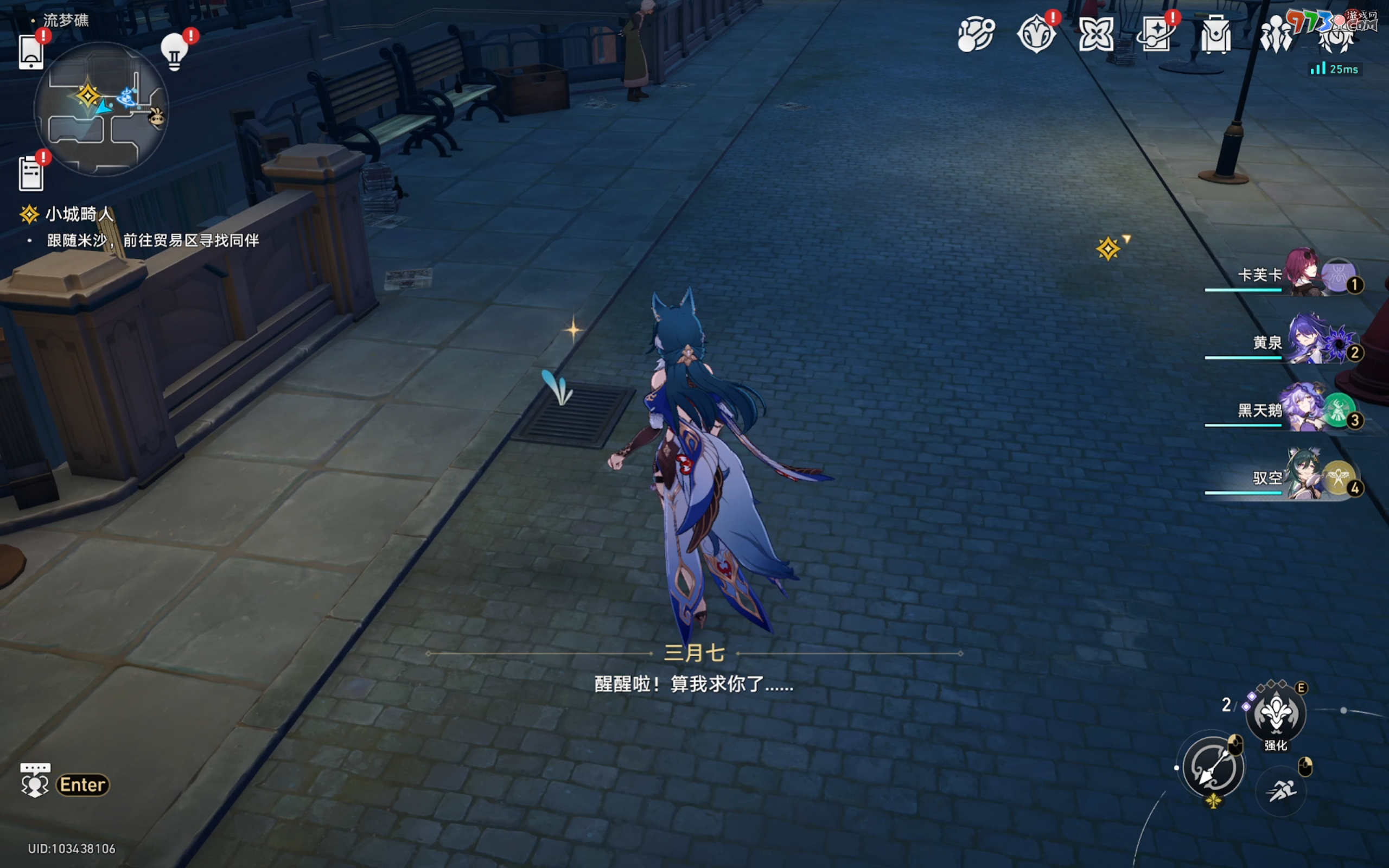Open the Warp star icon
This screenshot has width=1389, height=868.
pyautogui.click(x=1095, y=34)
